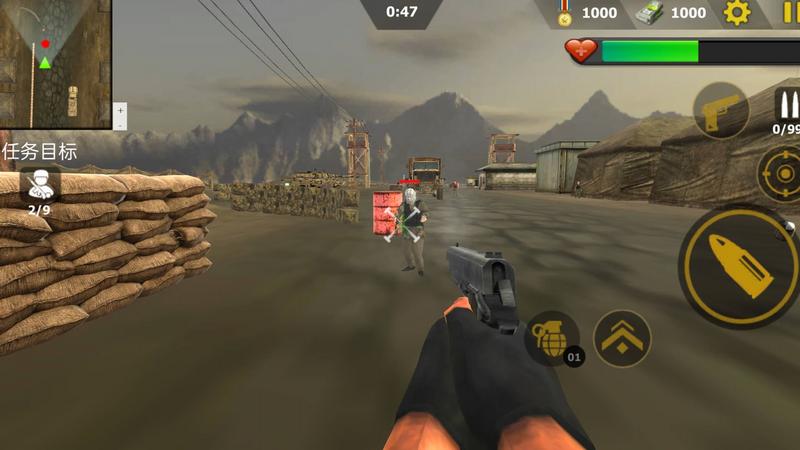Click the minimap in the corner
The width and height of the screenshot is (800, 450).
[x=55, y=63]
